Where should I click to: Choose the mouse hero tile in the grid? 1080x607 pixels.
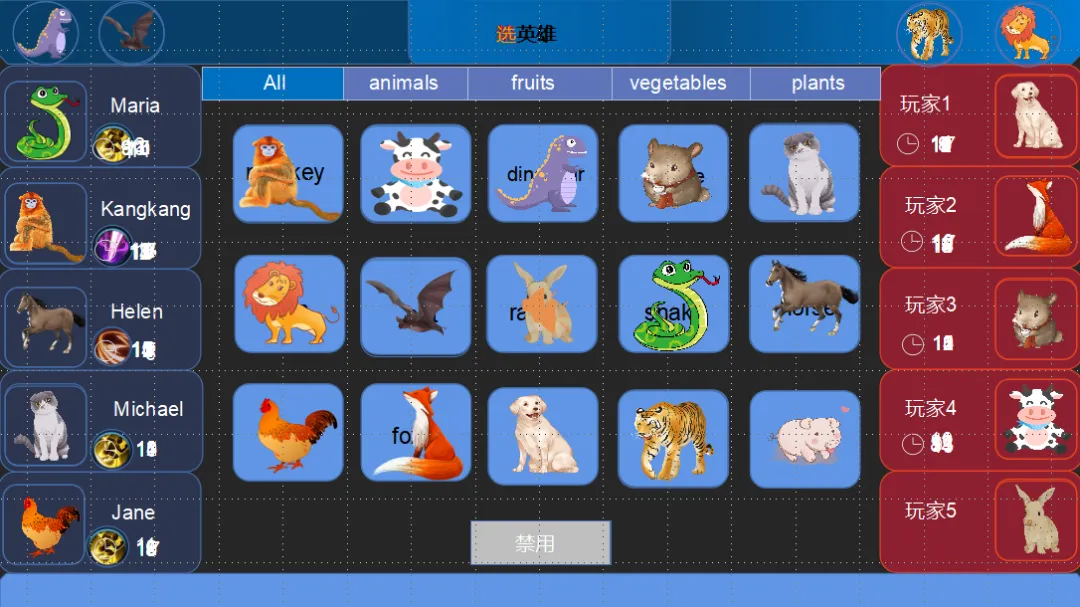[673, 173]
